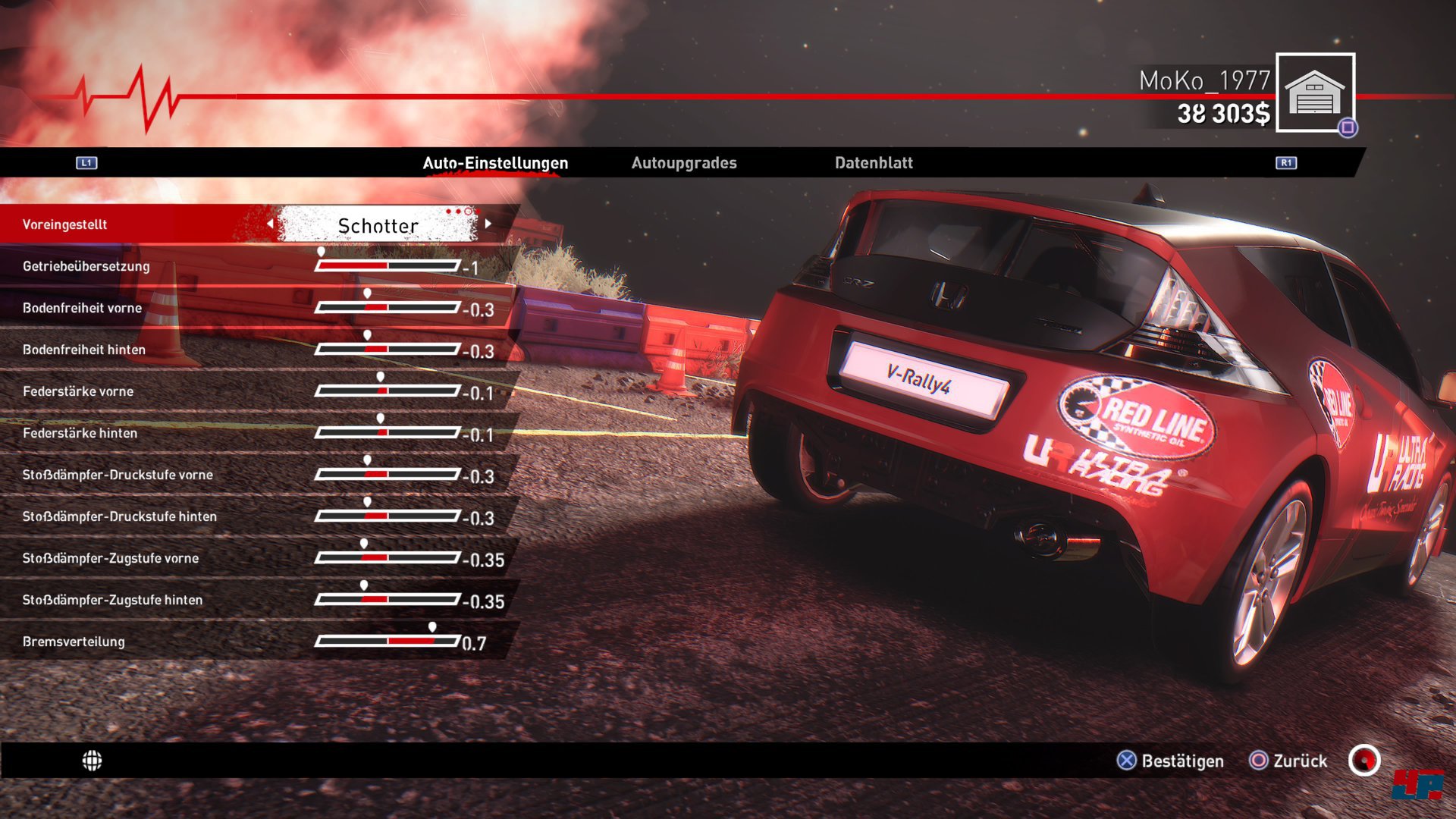Adjust Stoßdämpfer-Druckstufe hinten slider
The height and width of the screenshot is (819, 1456).
[x=388, y=516]
